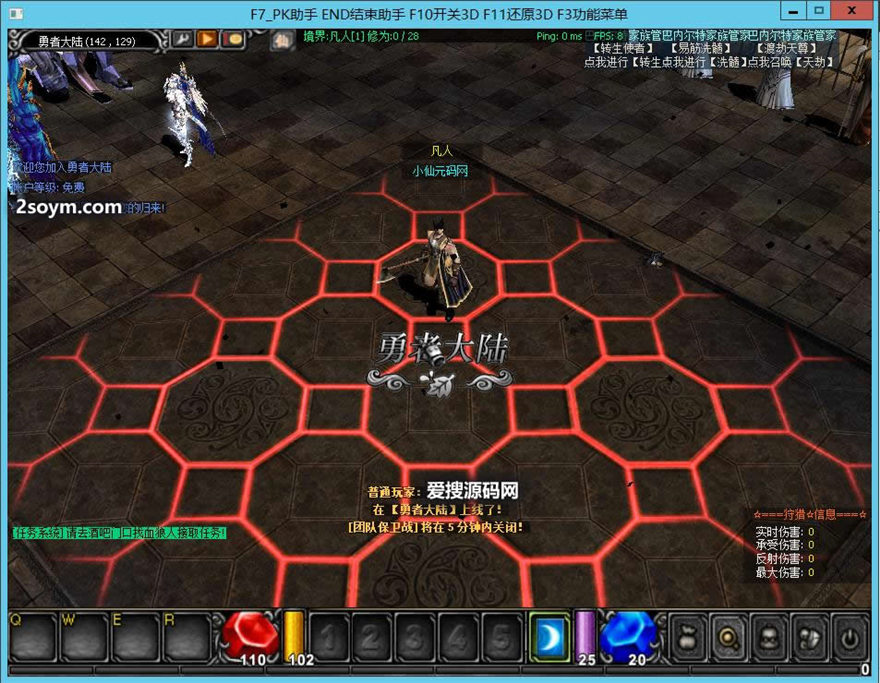This screenshot has height=683, width=880.
Task: Click the magnifying glass search icon
Action: click(x=727, y=635)
